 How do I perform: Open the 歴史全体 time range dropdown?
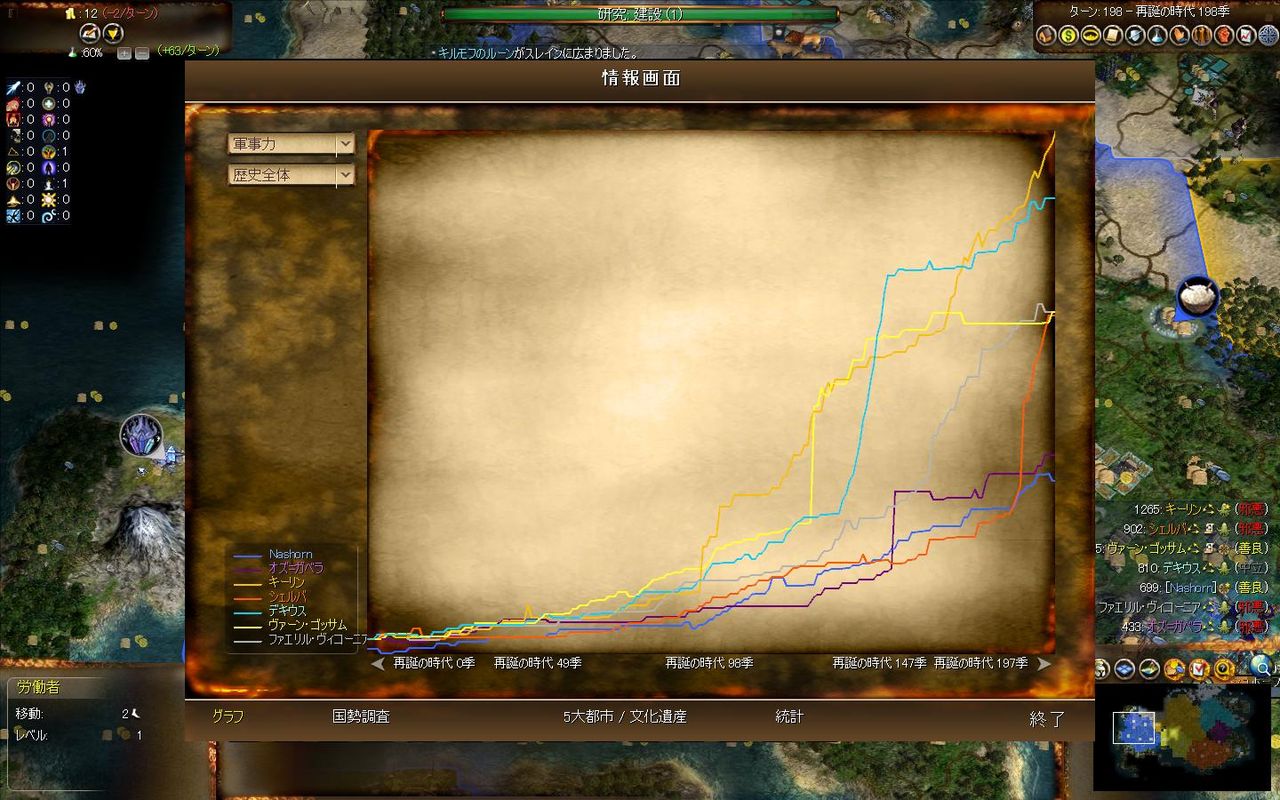tap(290, 173)
